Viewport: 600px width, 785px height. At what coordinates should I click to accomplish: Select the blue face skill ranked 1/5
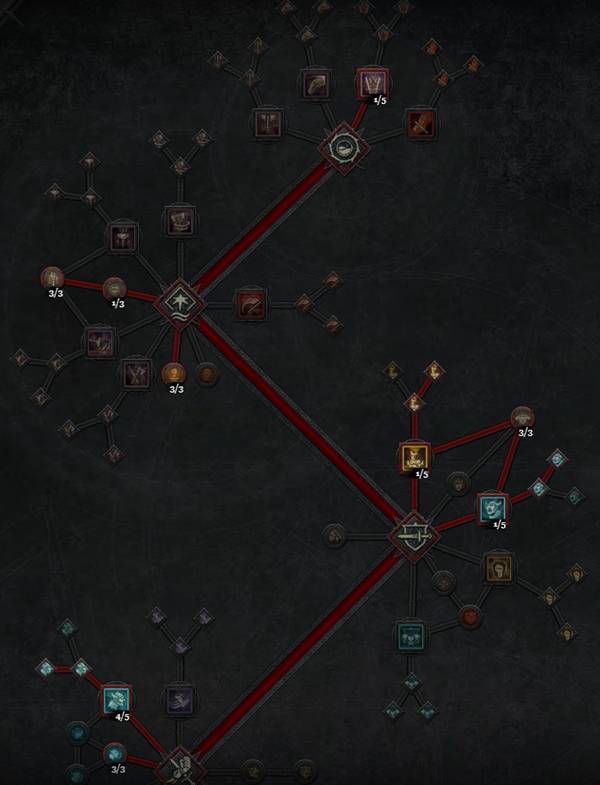click(491, 508)
